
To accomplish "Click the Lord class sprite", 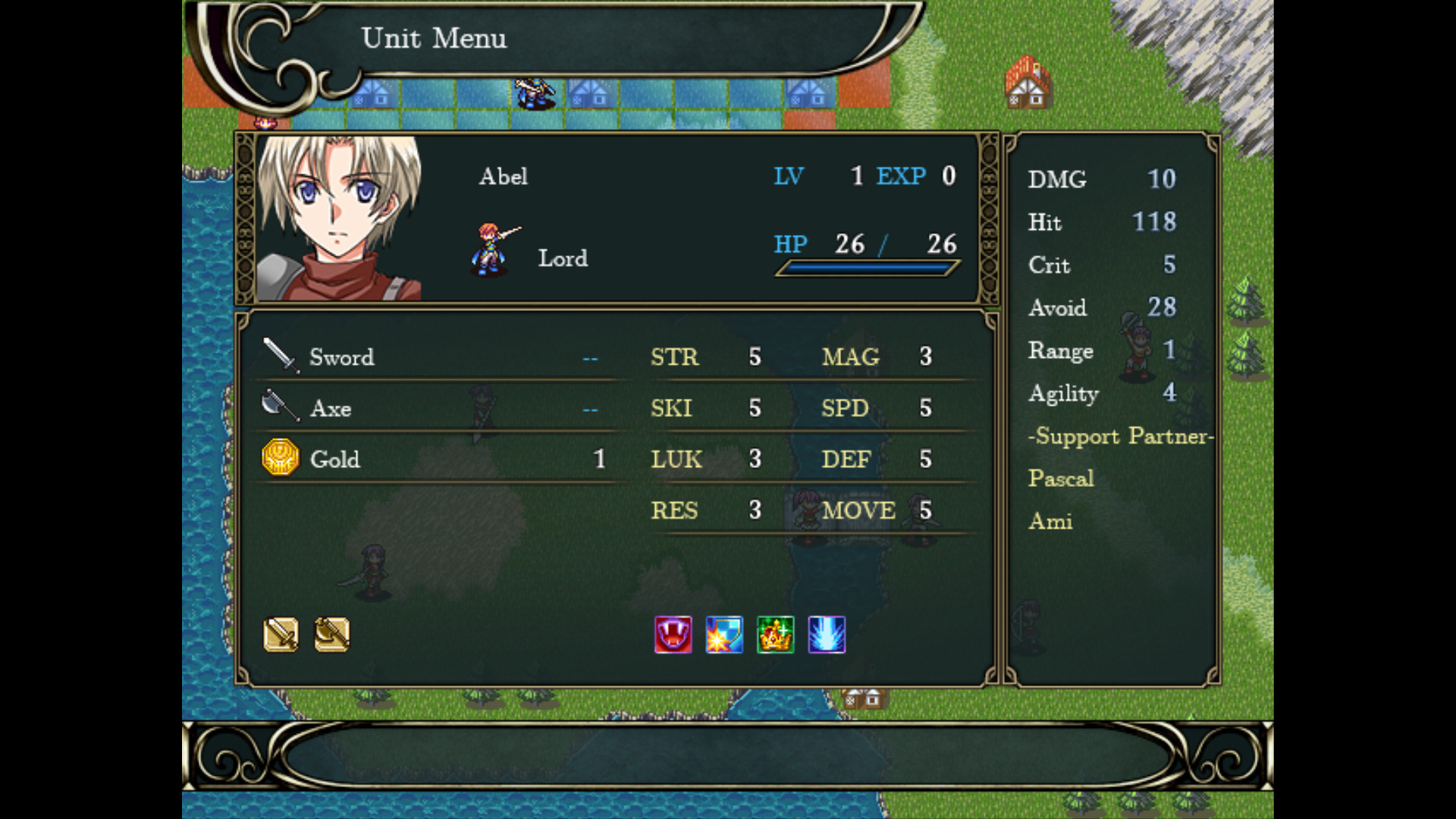I will [x=492, y=249].
